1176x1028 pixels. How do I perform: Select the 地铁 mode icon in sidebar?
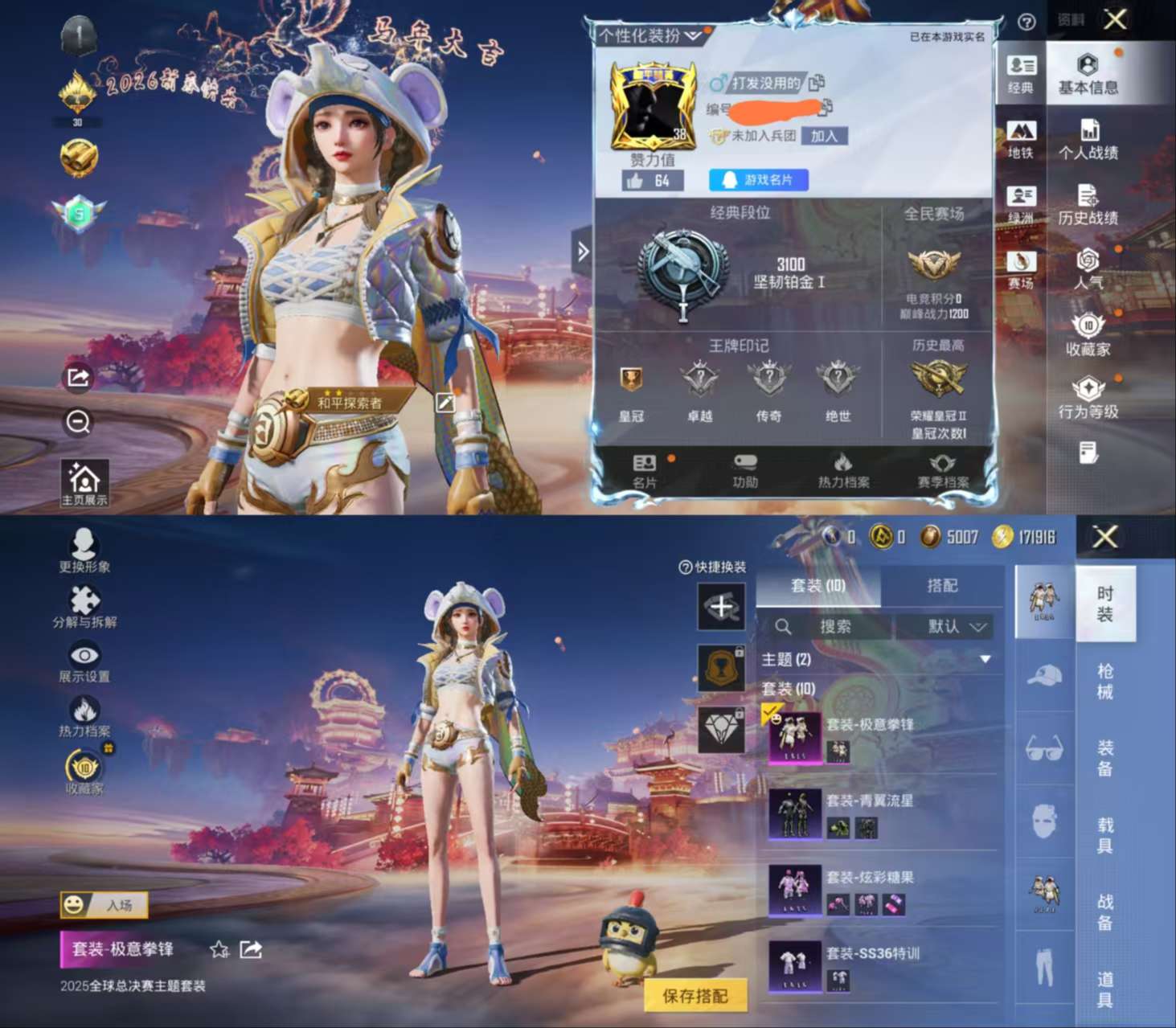[x=1021, y=137]
